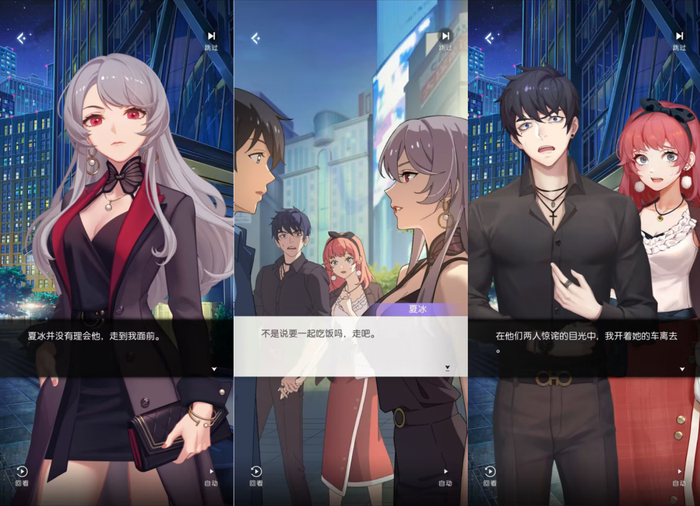Advance the line '夏冰并没有理会他'
Image resolution: width=700 pixels, height=506 pixels.
pyautogui.click(x=213, y=369)
